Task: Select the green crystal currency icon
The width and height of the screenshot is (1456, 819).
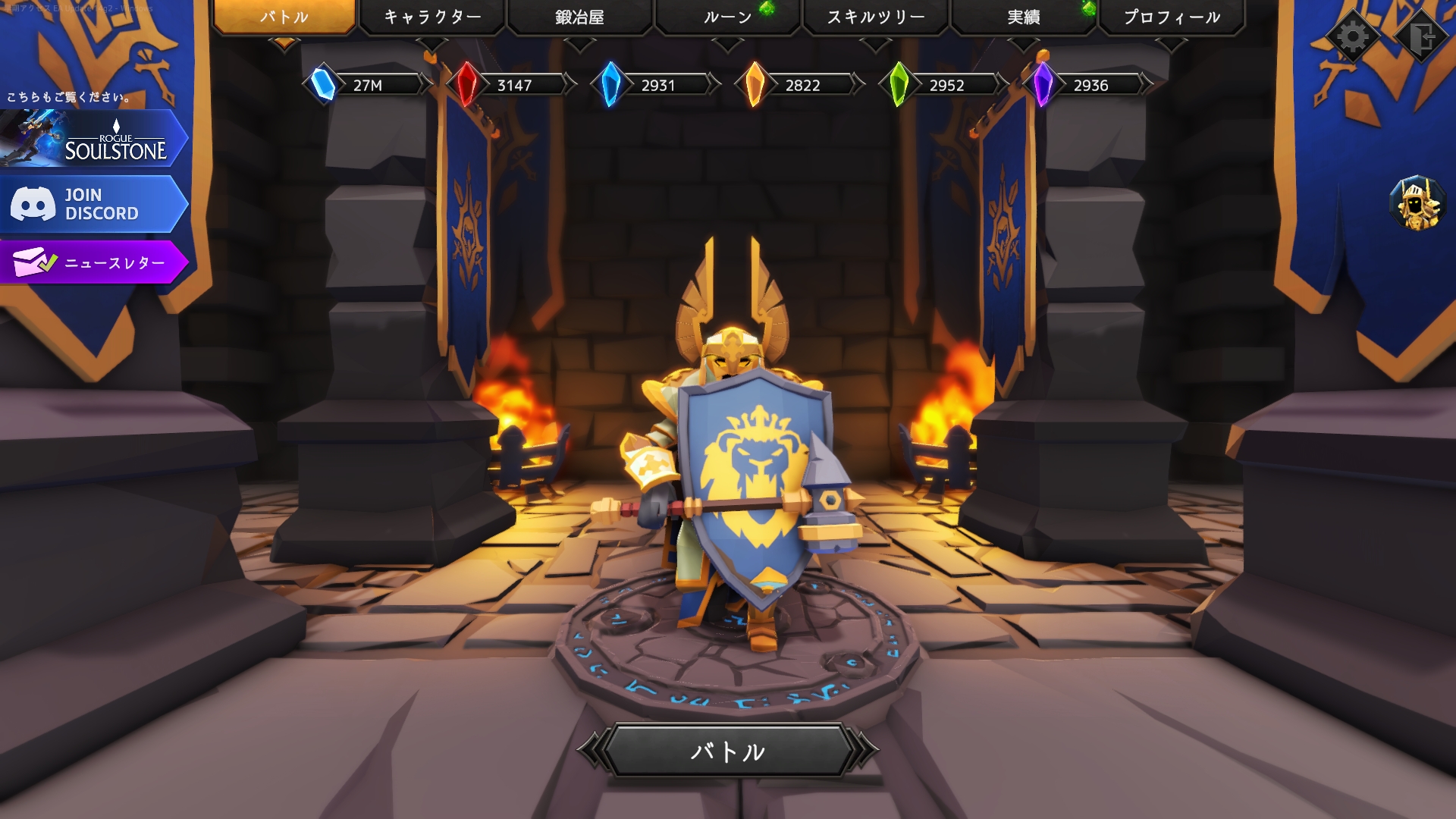Action: point(899,85)
